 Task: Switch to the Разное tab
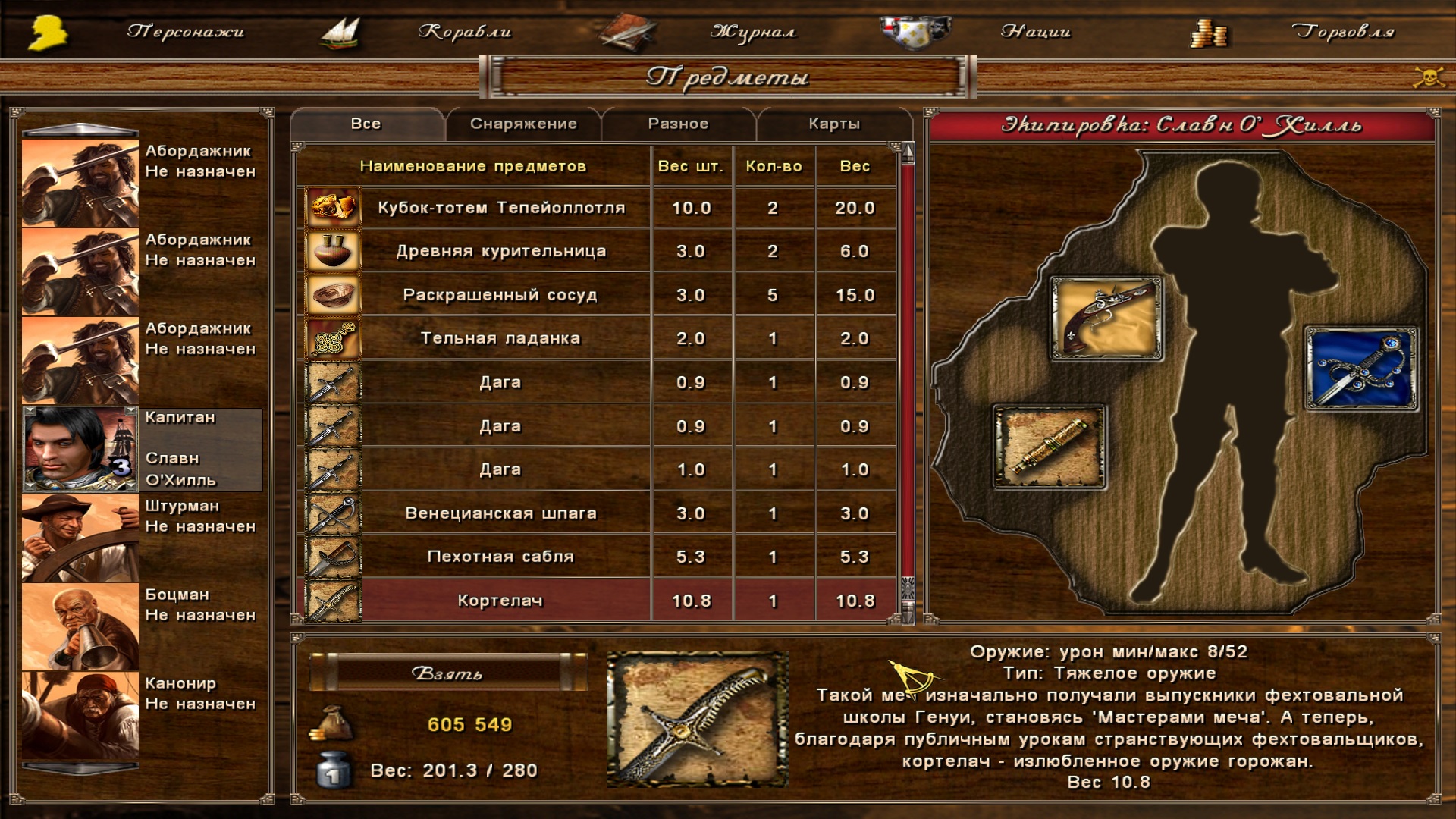coord(678,124)
